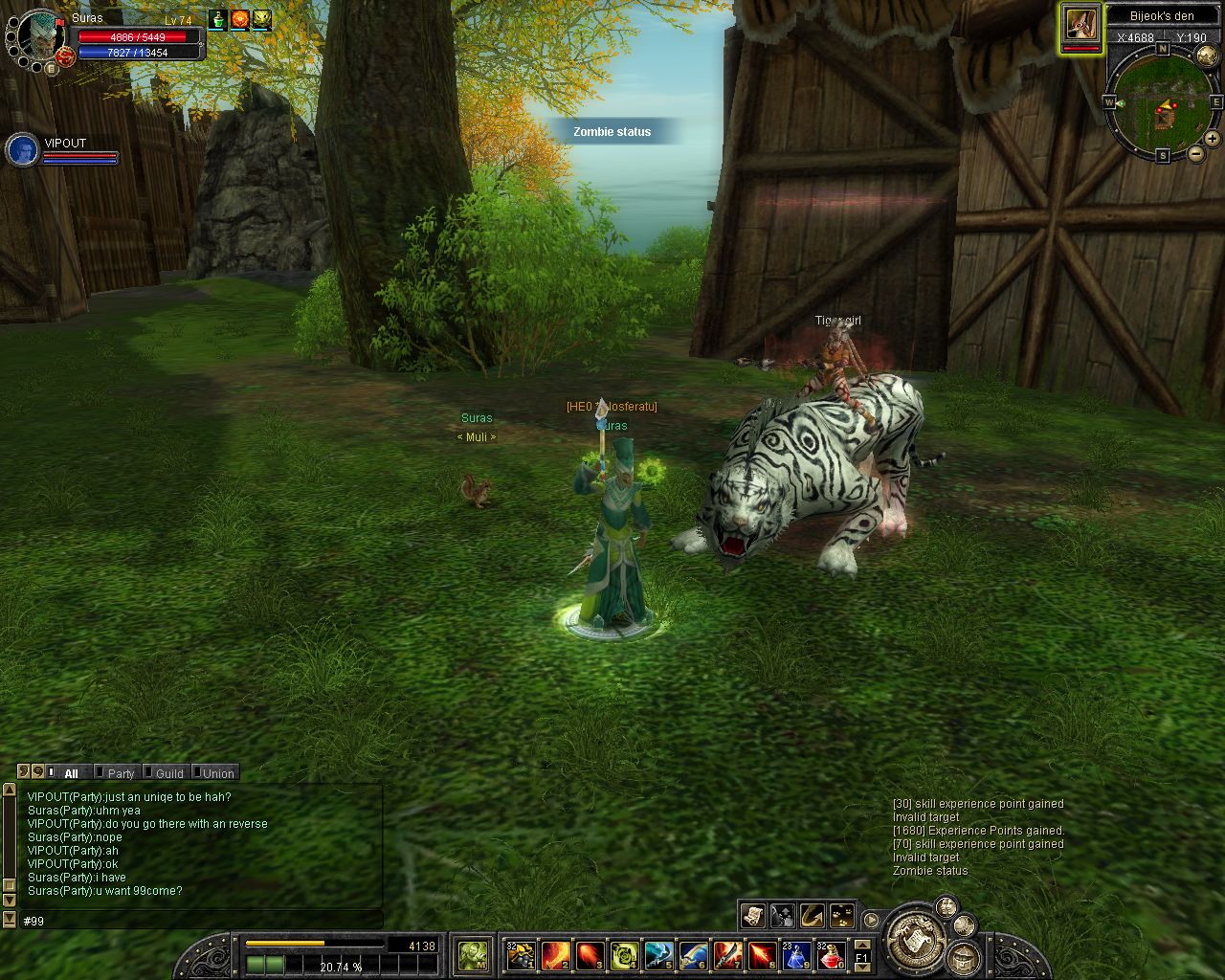Zoom out the minimap with minus button
The height and width of the screenshot is (980, 1225).
[1196, 153]
